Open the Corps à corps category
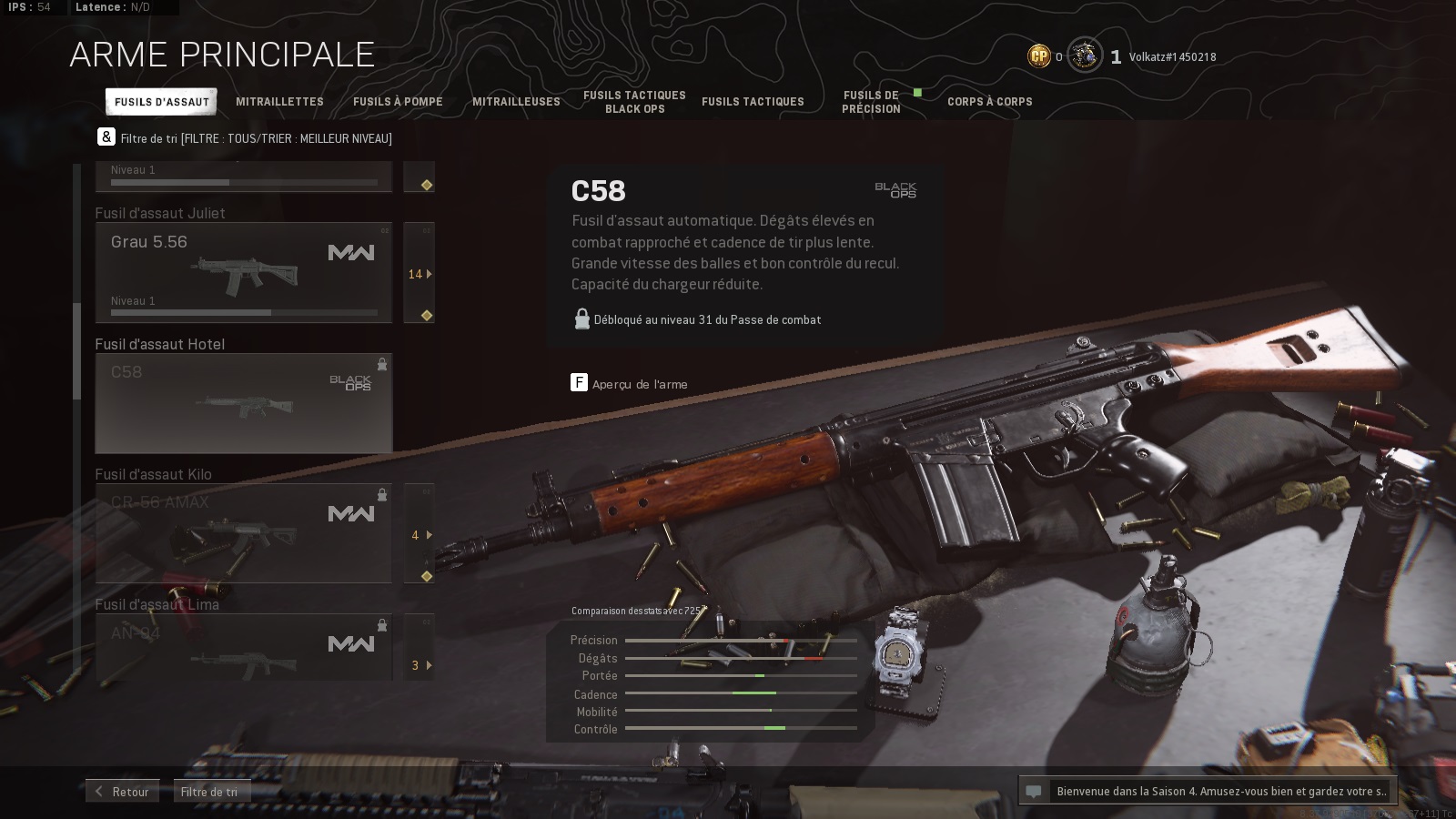Viewport: 1456px width, 819px height. [989, 102]
